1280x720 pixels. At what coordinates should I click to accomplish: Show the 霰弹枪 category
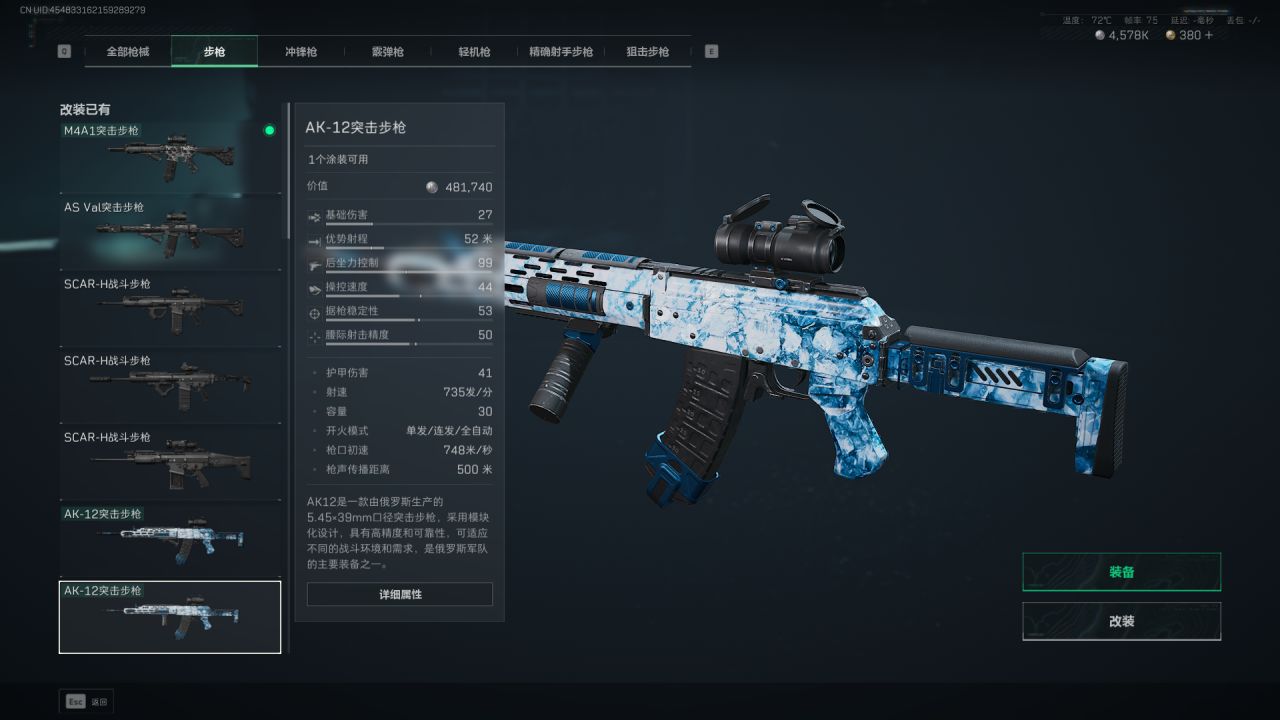coord(387,52)
